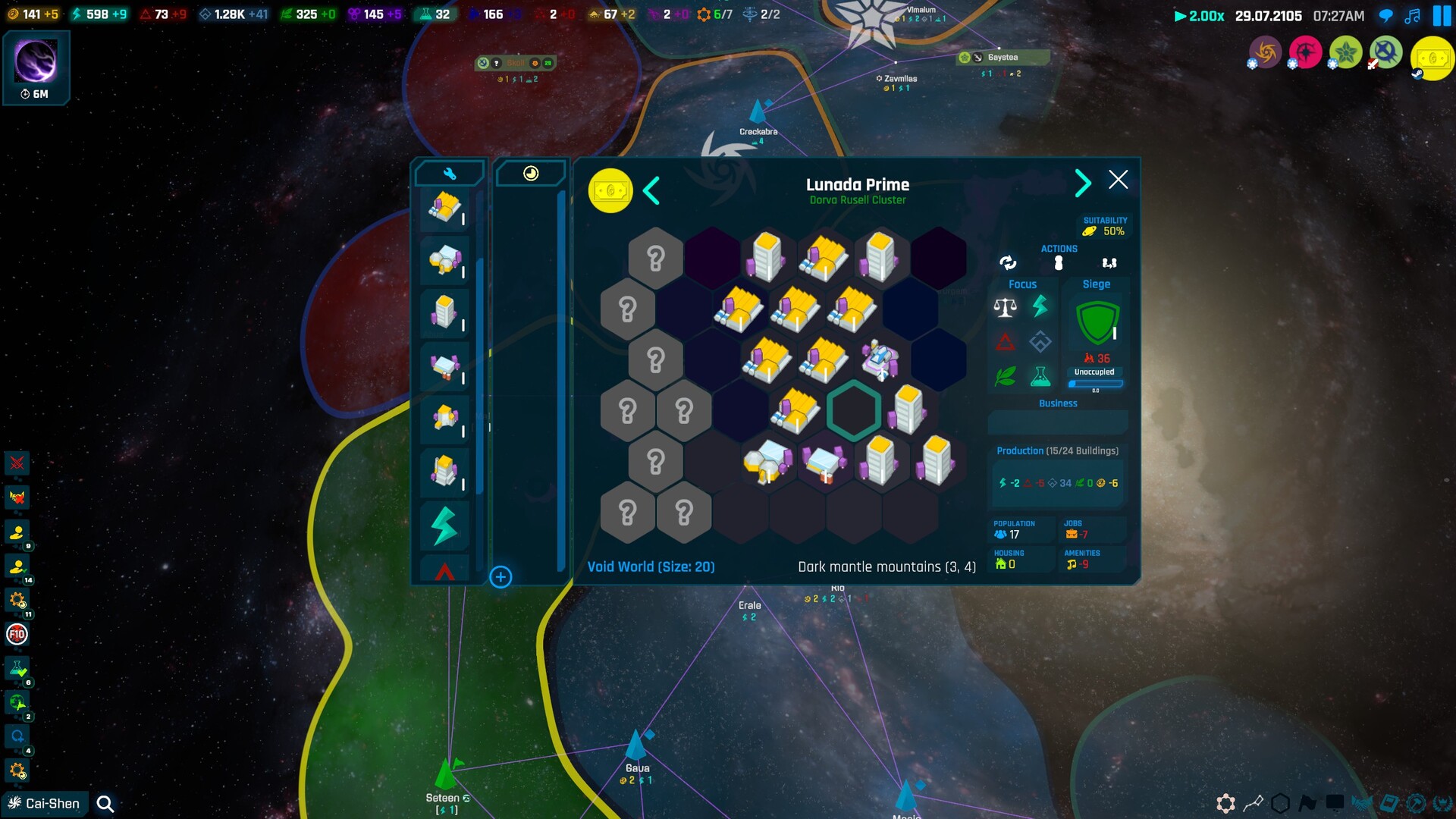This screenshot has height=819, width=1456.
Task: Select the hammer production icon bottom right
Action: click(x=1416, y=802)
